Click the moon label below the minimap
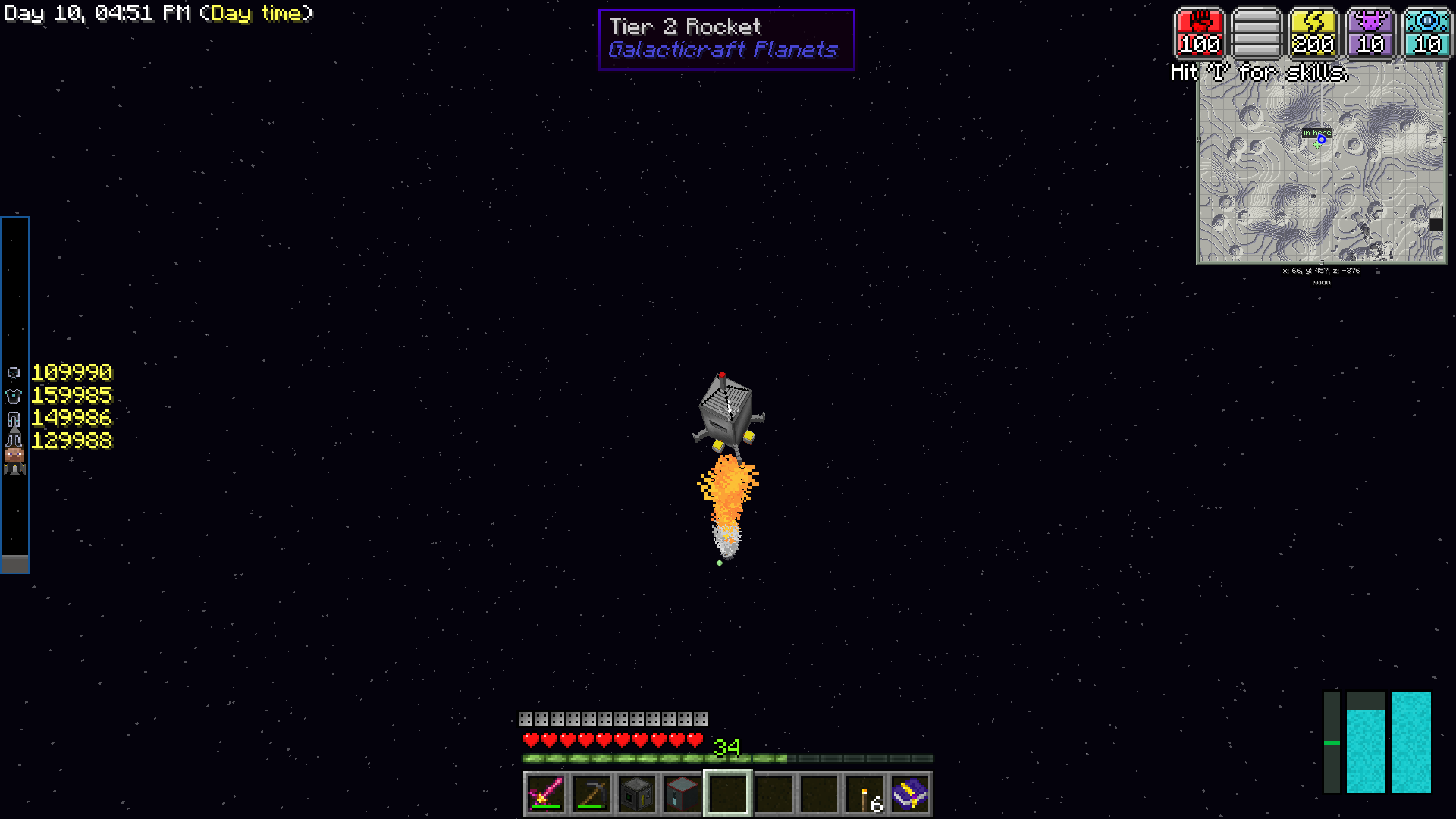Screen dimensions: 1456x819 (x=1320, y=281)
